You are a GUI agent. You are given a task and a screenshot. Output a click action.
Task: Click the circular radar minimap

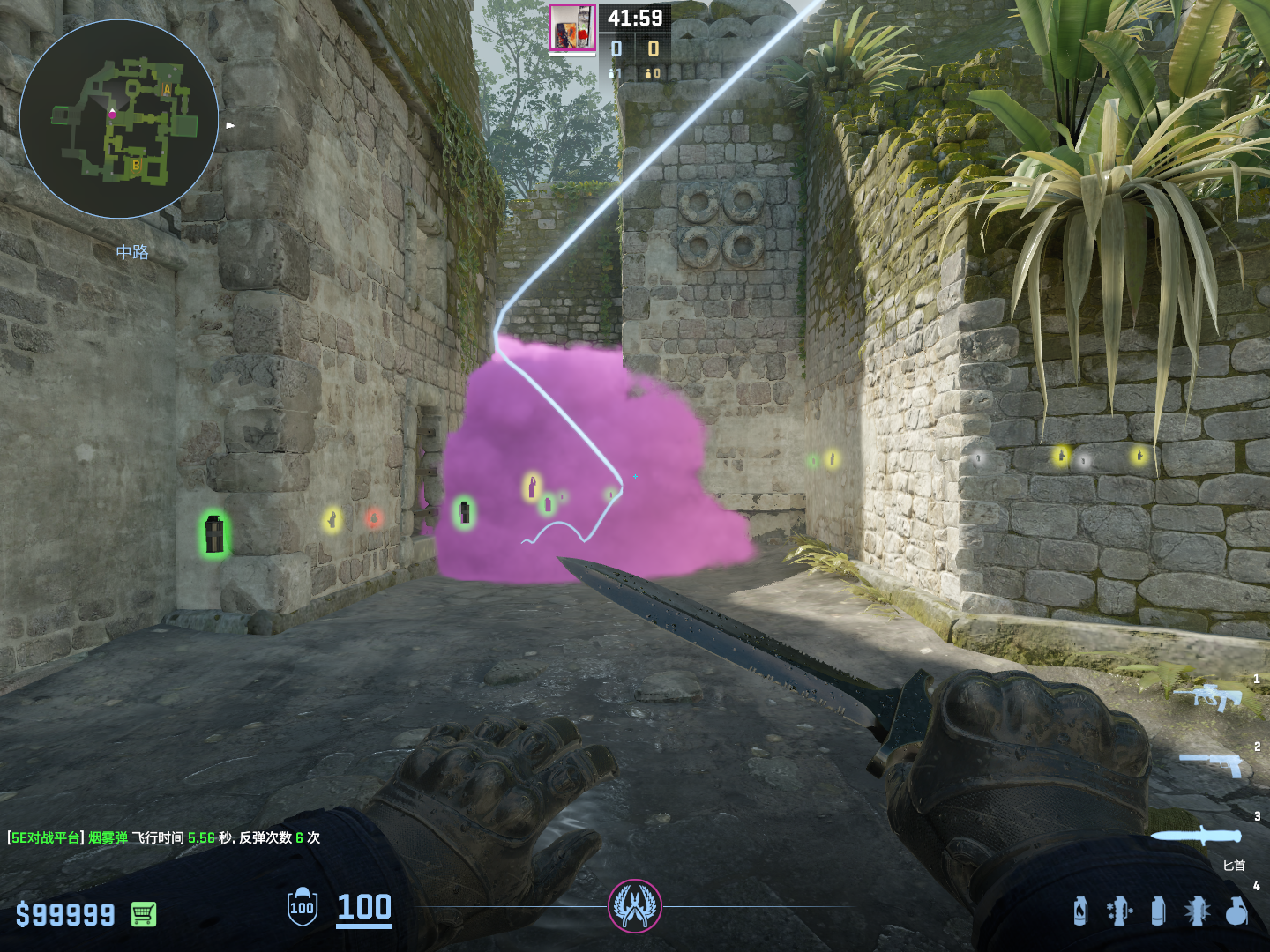click(x=119, y=119)
